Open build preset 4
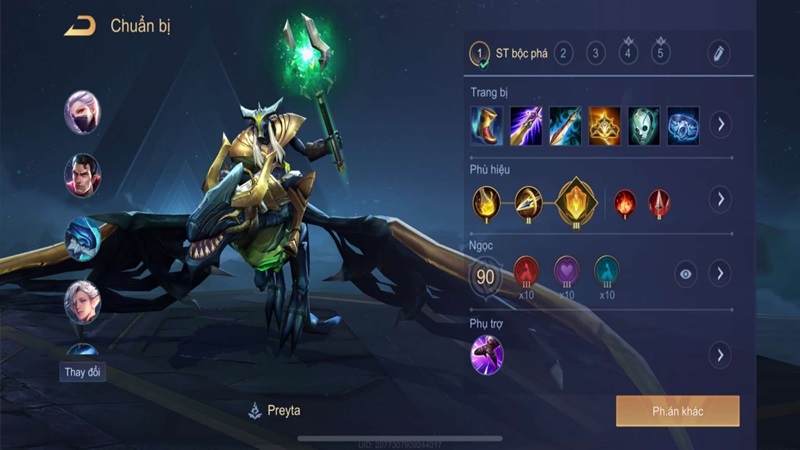Image resolution: width=800 pixels, height=450 pixels. (x=628, y=54)
